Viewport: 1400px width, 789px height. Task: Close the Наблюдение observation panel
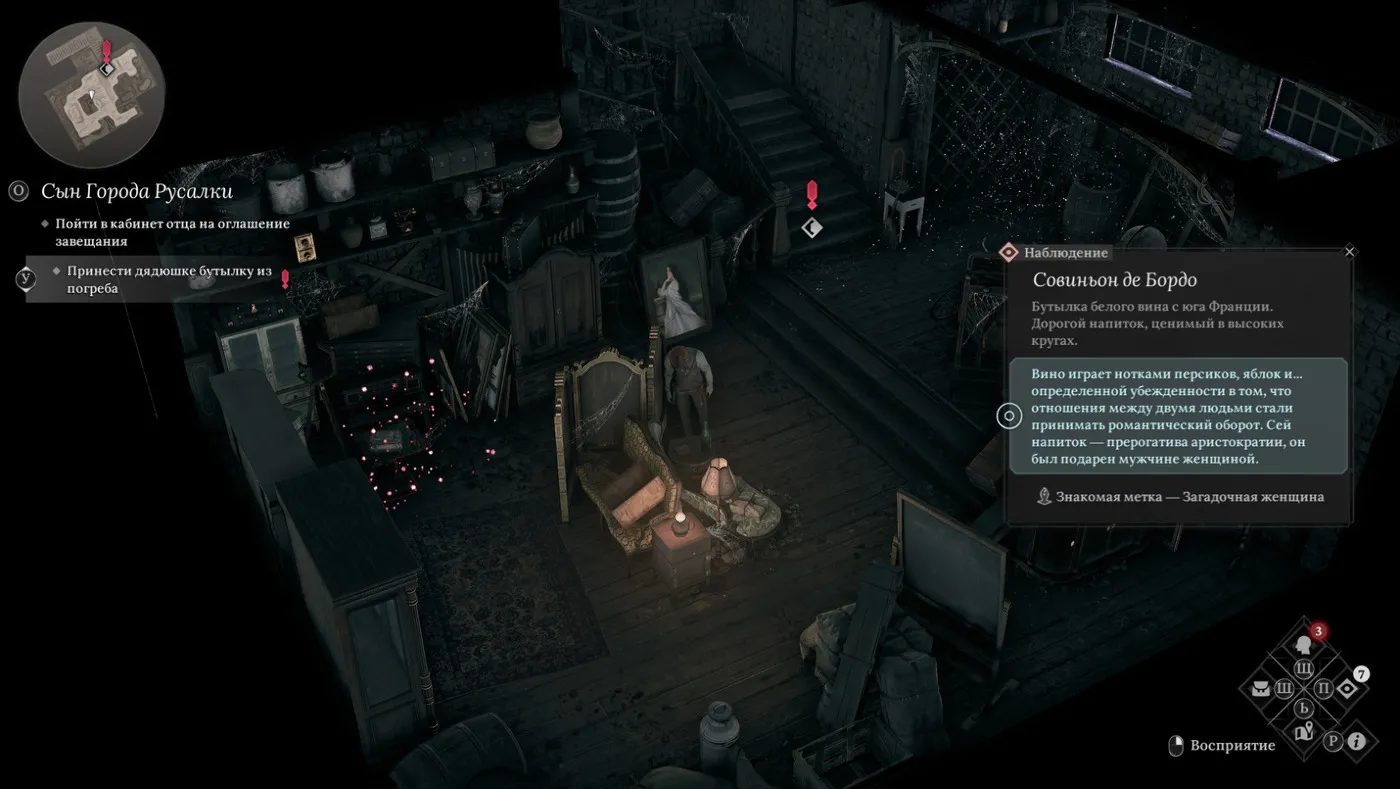[x=1349, y=252]
